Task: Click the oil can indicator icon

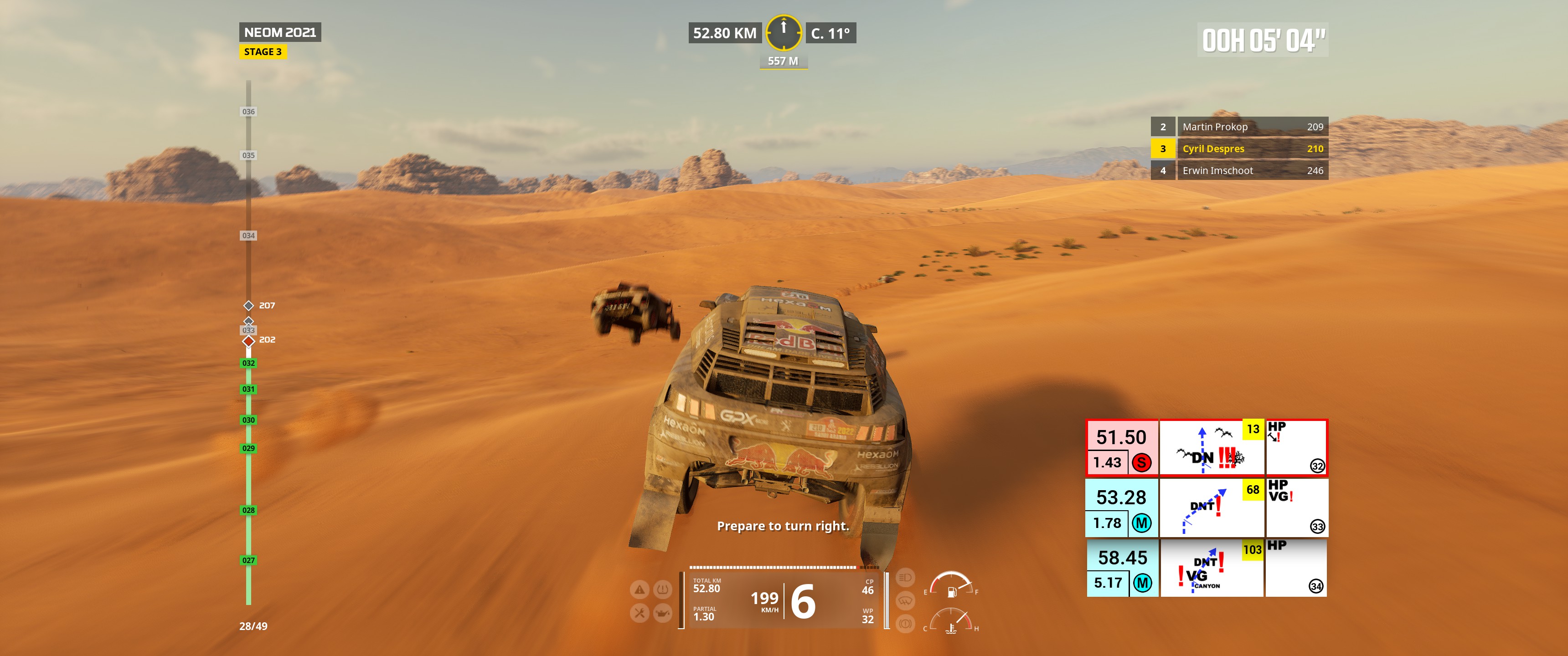Action: click(662, 613)
